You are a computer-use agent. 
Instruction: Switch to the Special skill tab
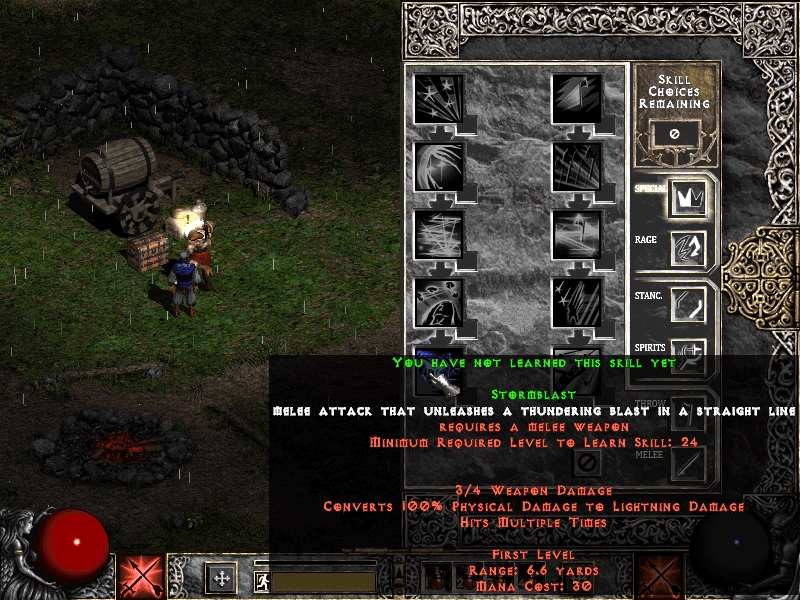689,198
